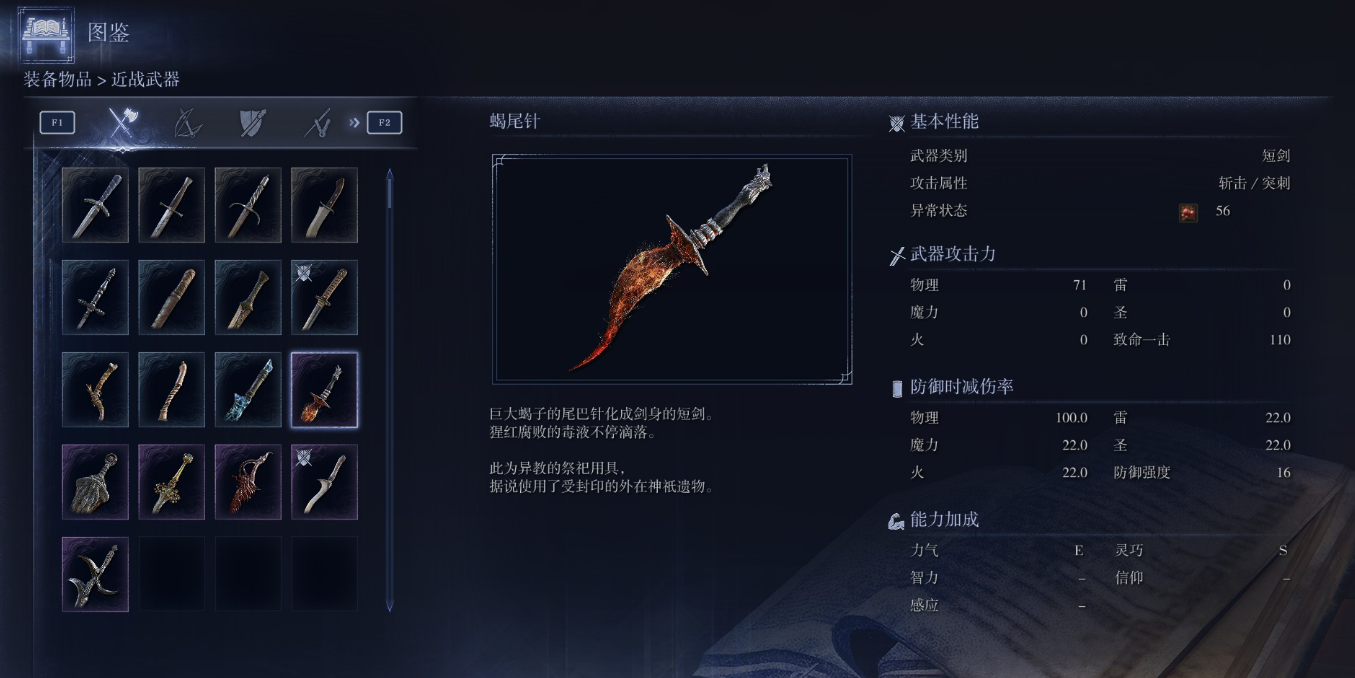Select the crescent twin-blade weapon slot
This screenshot has height=678, width=1355.
[x=95, y=574]
